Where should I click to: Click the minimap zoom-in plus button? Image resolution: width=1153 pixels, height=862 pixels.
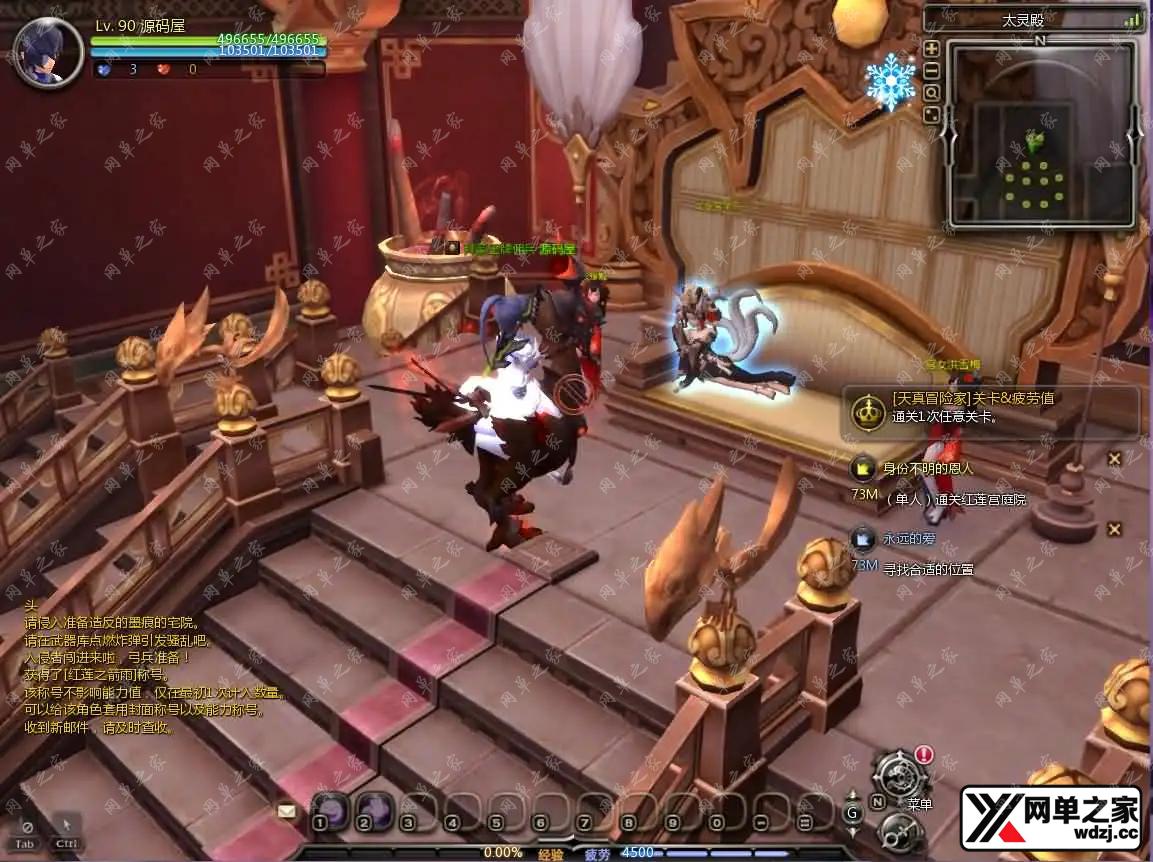tap(931, 48)
